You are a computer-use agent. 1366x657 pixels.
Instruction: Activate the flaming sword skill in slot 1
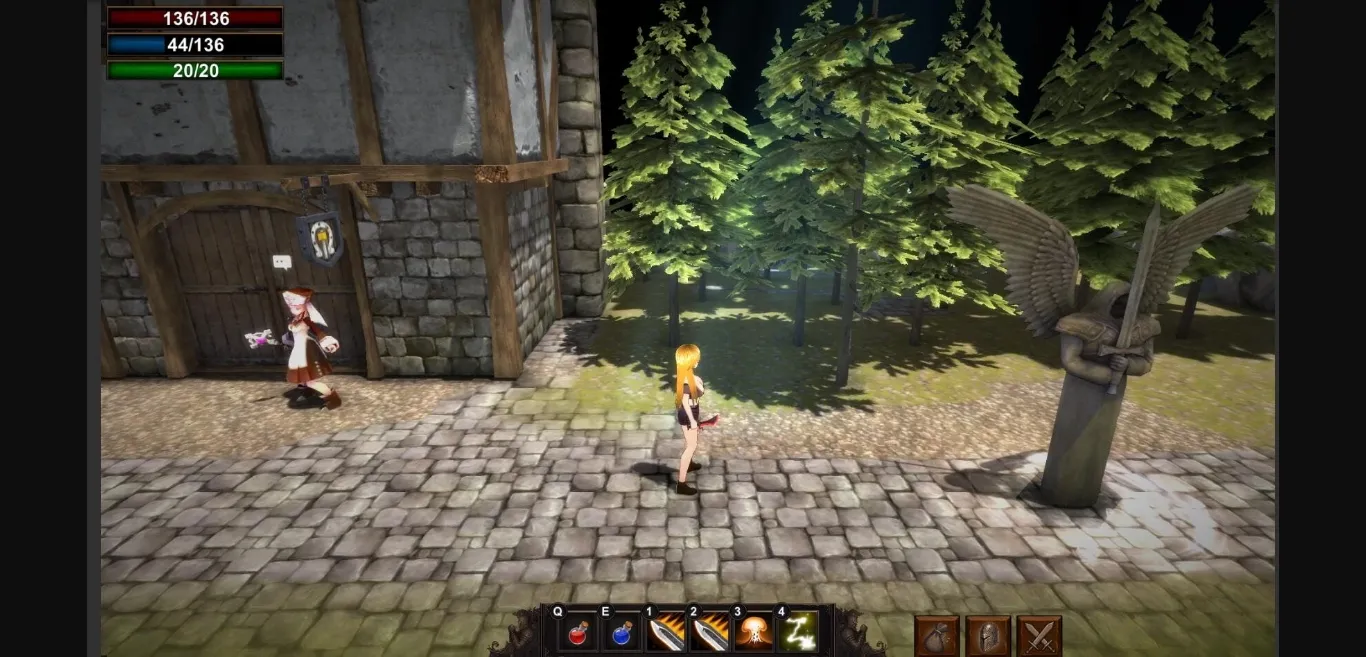(x=665, y=633)
